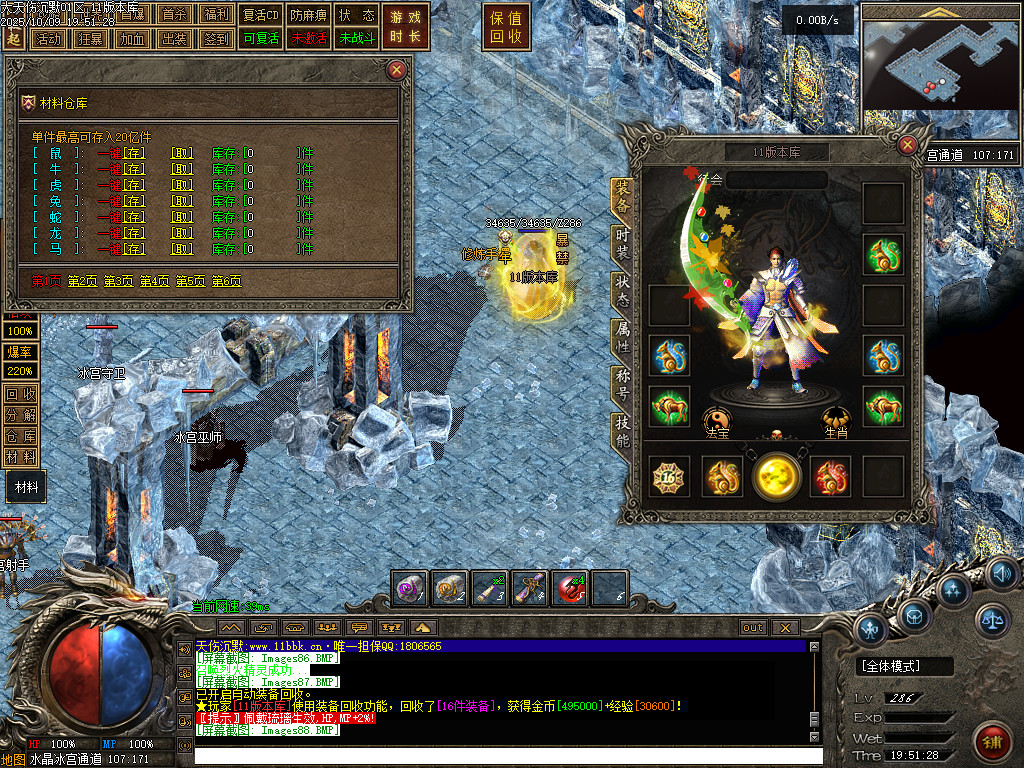The height and width of the screenshot is (768, 1024).
Task: Select the golden orb equipment slot
Action: [x=777, y=476]
